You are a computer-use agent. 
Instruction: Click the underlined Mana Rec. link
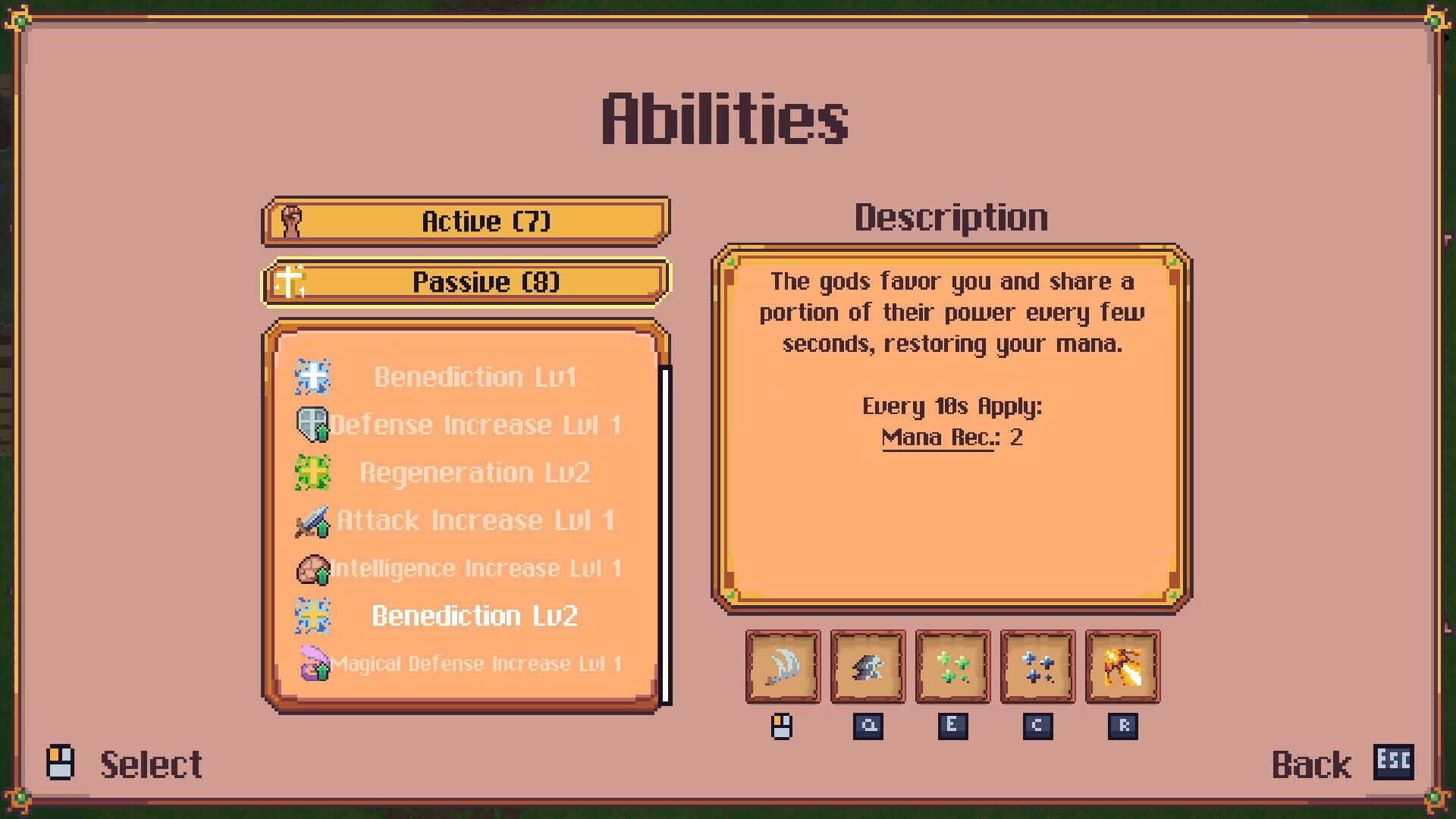click(x=937, y=436)
